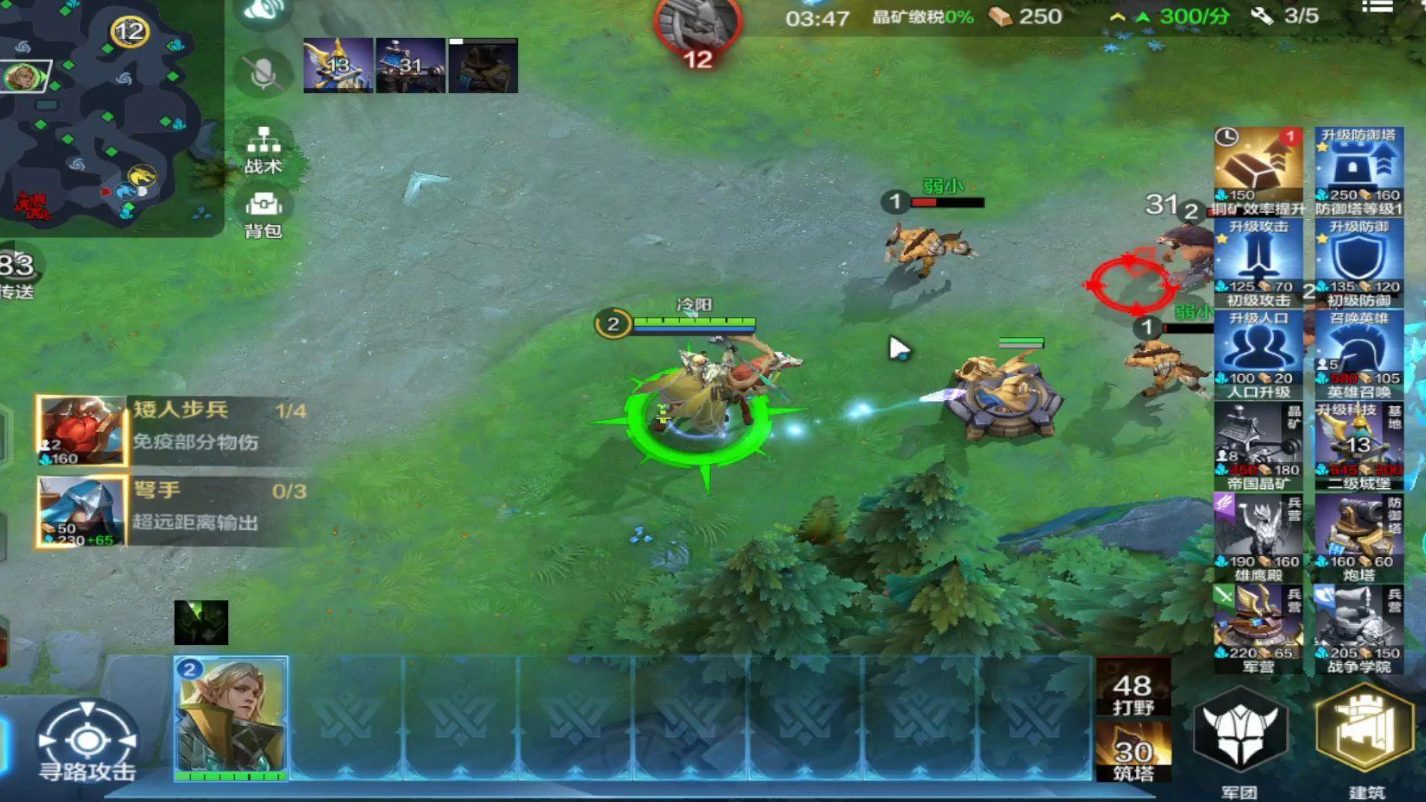Build a 炮塔 cannon tower
The image size is (1426, 802).
coord(1359,537)
